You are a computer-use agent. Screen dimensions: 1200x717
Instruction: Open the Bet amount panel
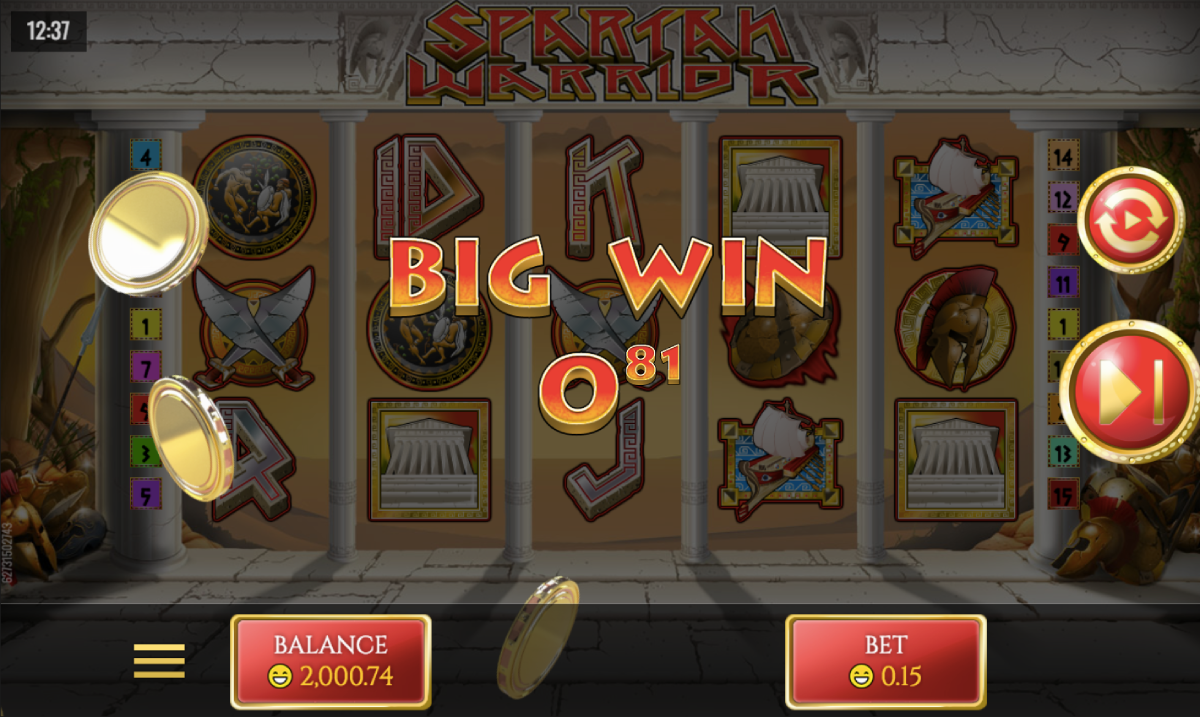point(886,661)
